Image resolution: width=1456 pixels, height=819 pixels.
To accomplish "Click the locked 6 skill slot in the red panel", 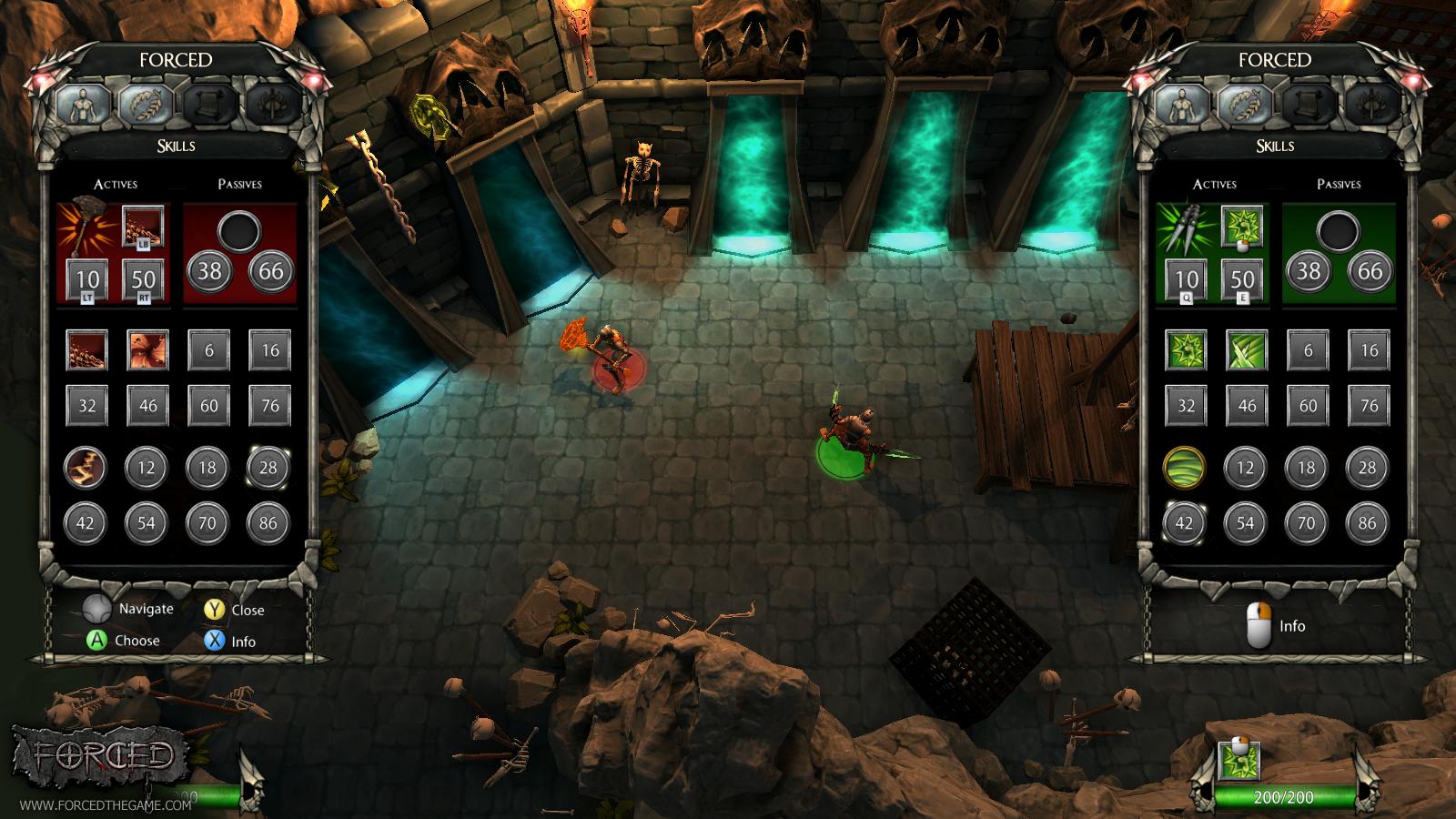I will (209, 350).
